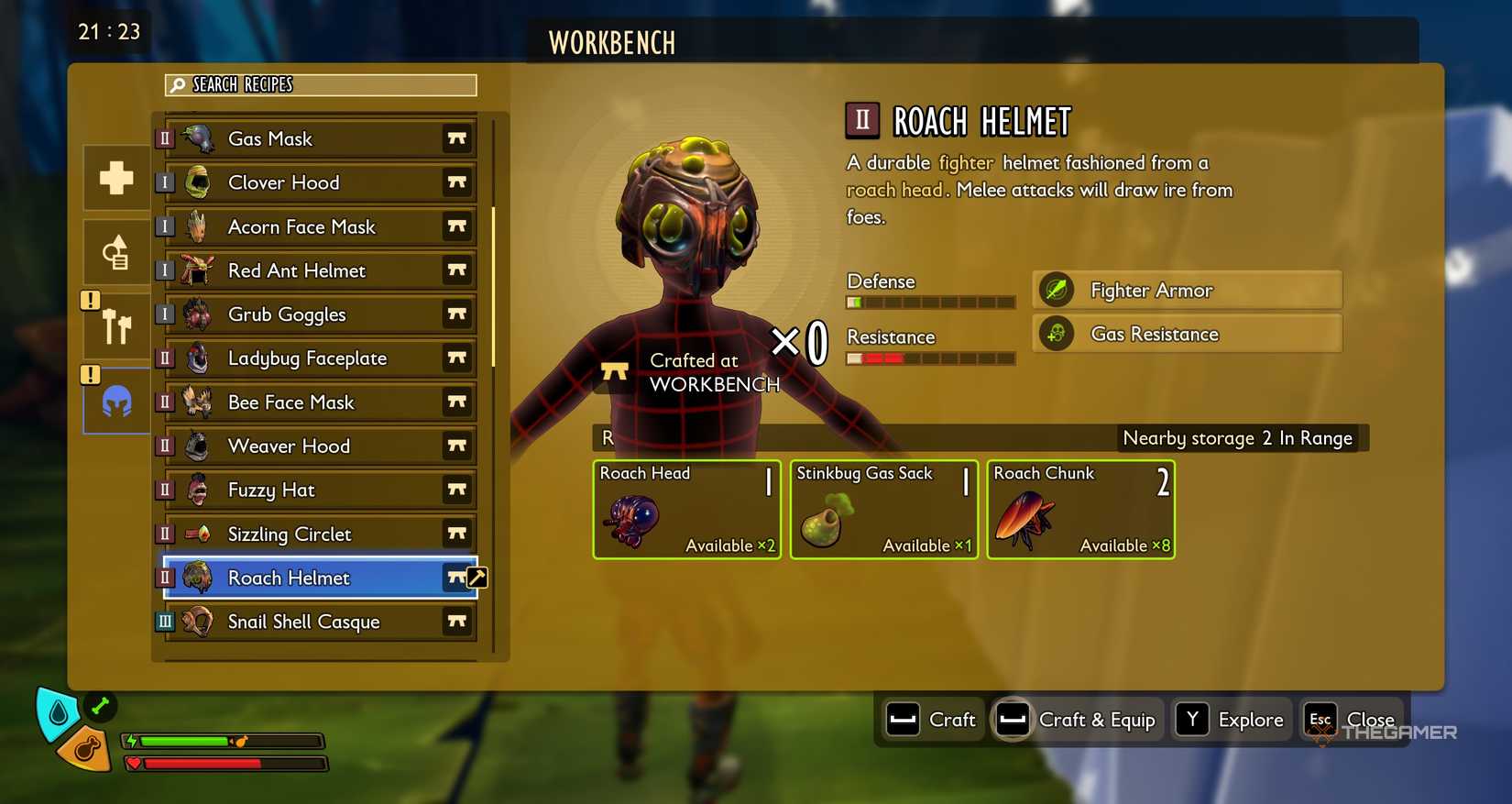Click the Gas Resistance trait icon

click(1056, 334)
